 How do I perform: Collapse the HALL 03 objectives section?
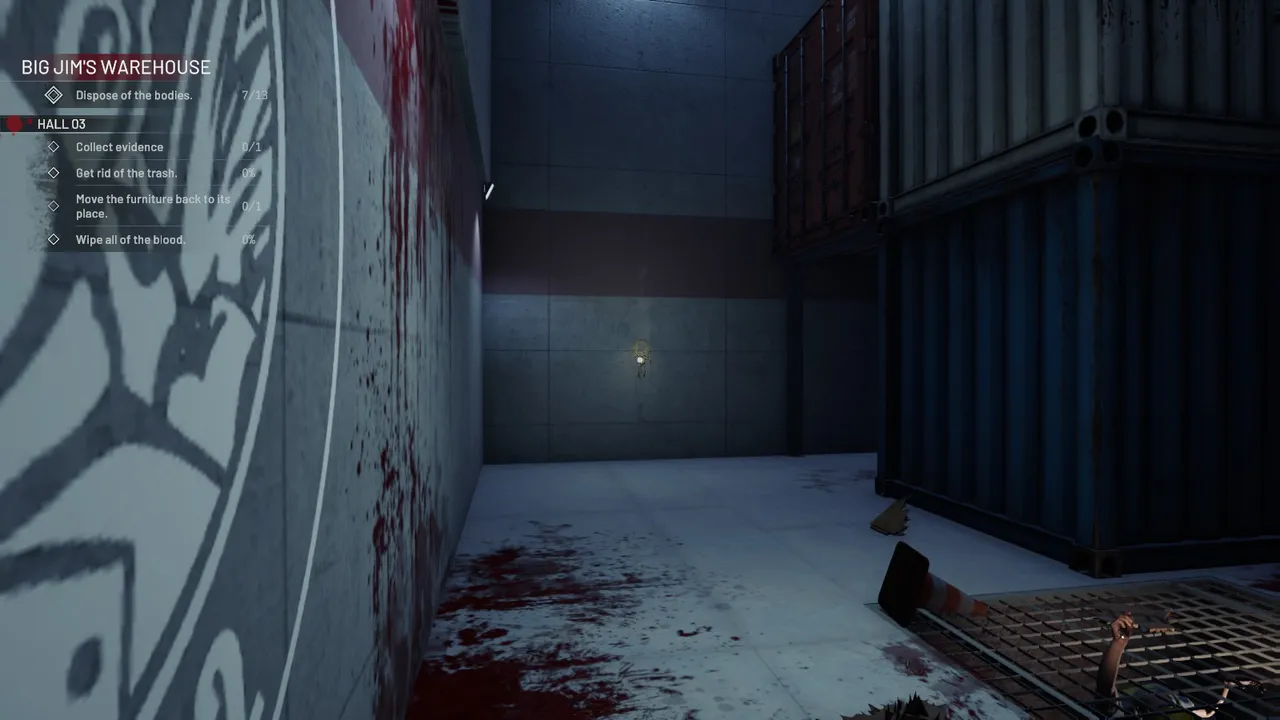[x=60, y=124]
